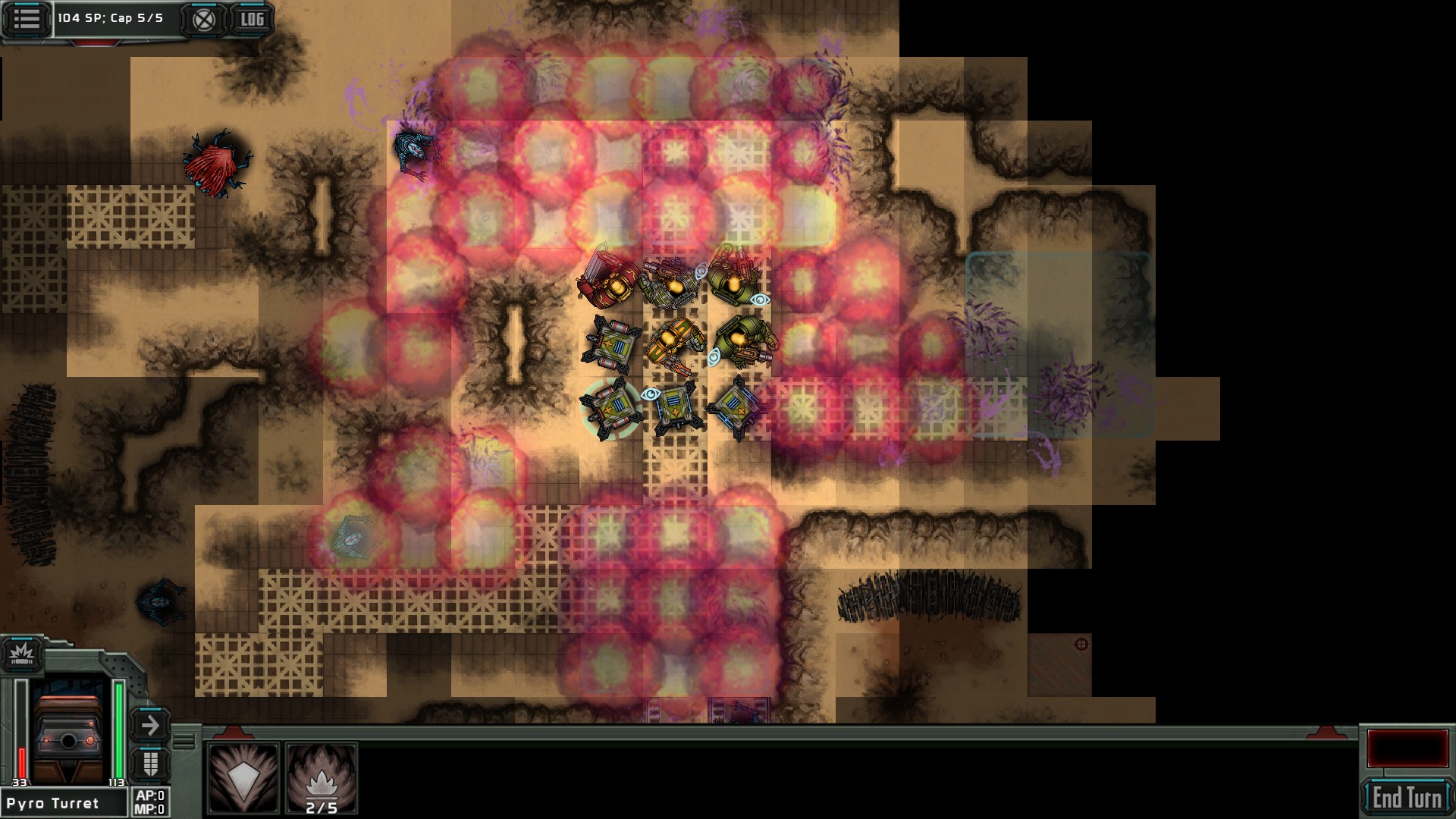
Task: Open the combat LOG
Action: (x=252, y=20)
